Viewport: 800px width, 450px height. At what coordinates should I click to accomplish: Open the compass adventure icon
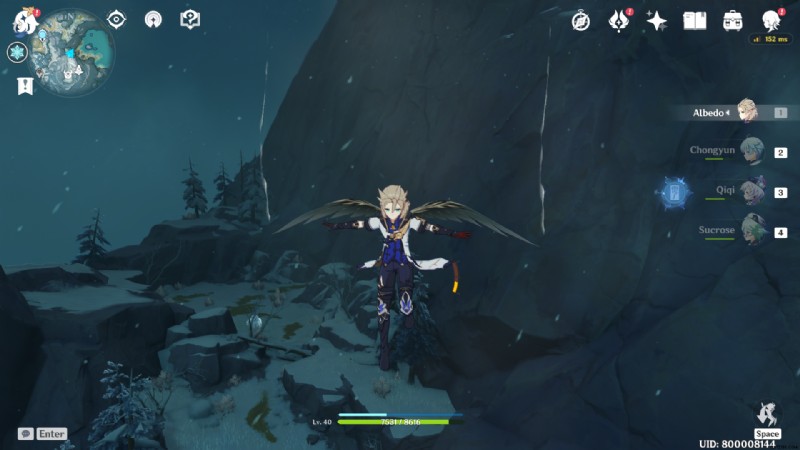pos(581,21)
